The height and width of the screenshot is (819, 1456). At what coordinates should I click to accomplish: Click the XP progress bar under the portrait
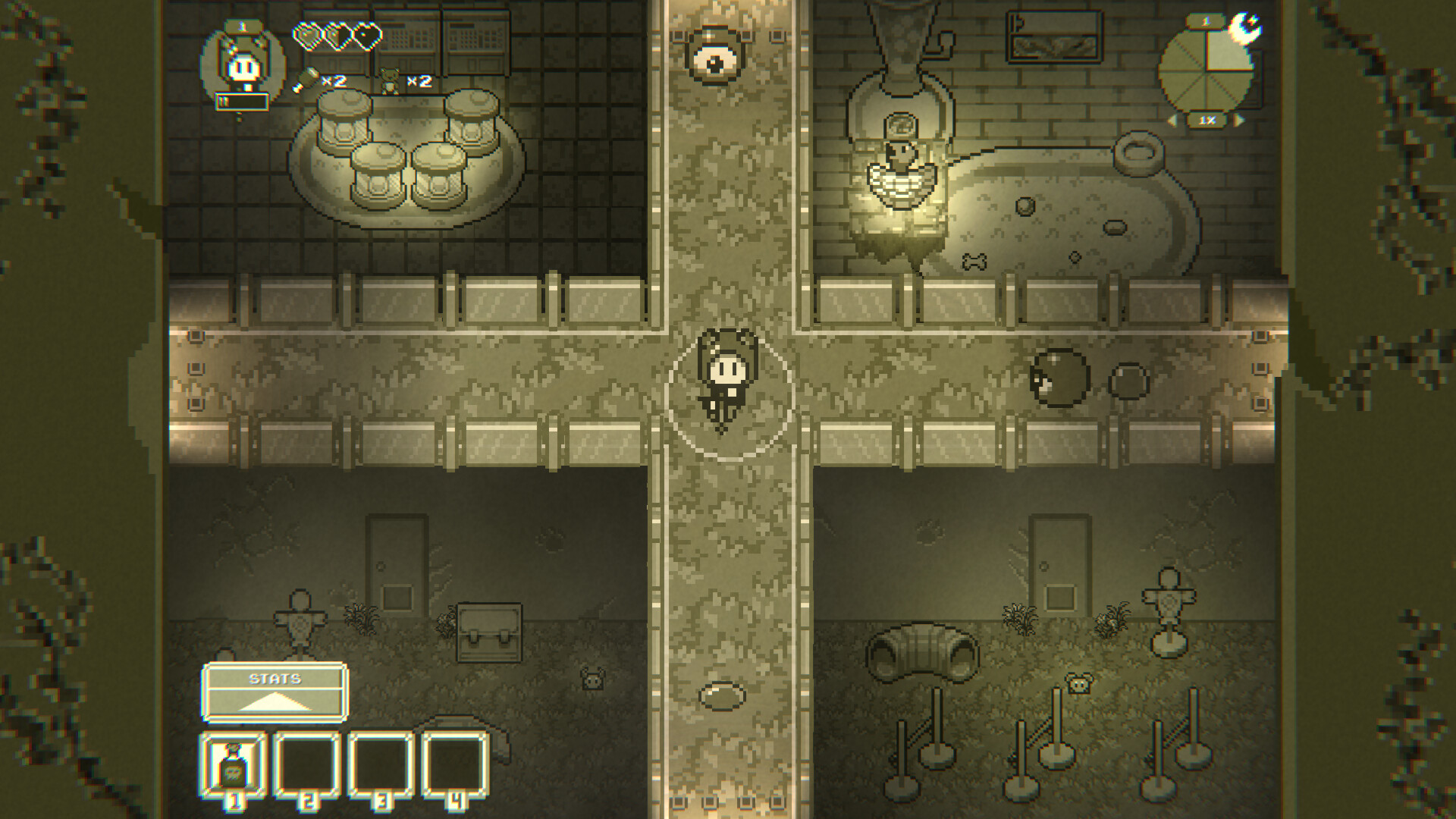point(241,102)
